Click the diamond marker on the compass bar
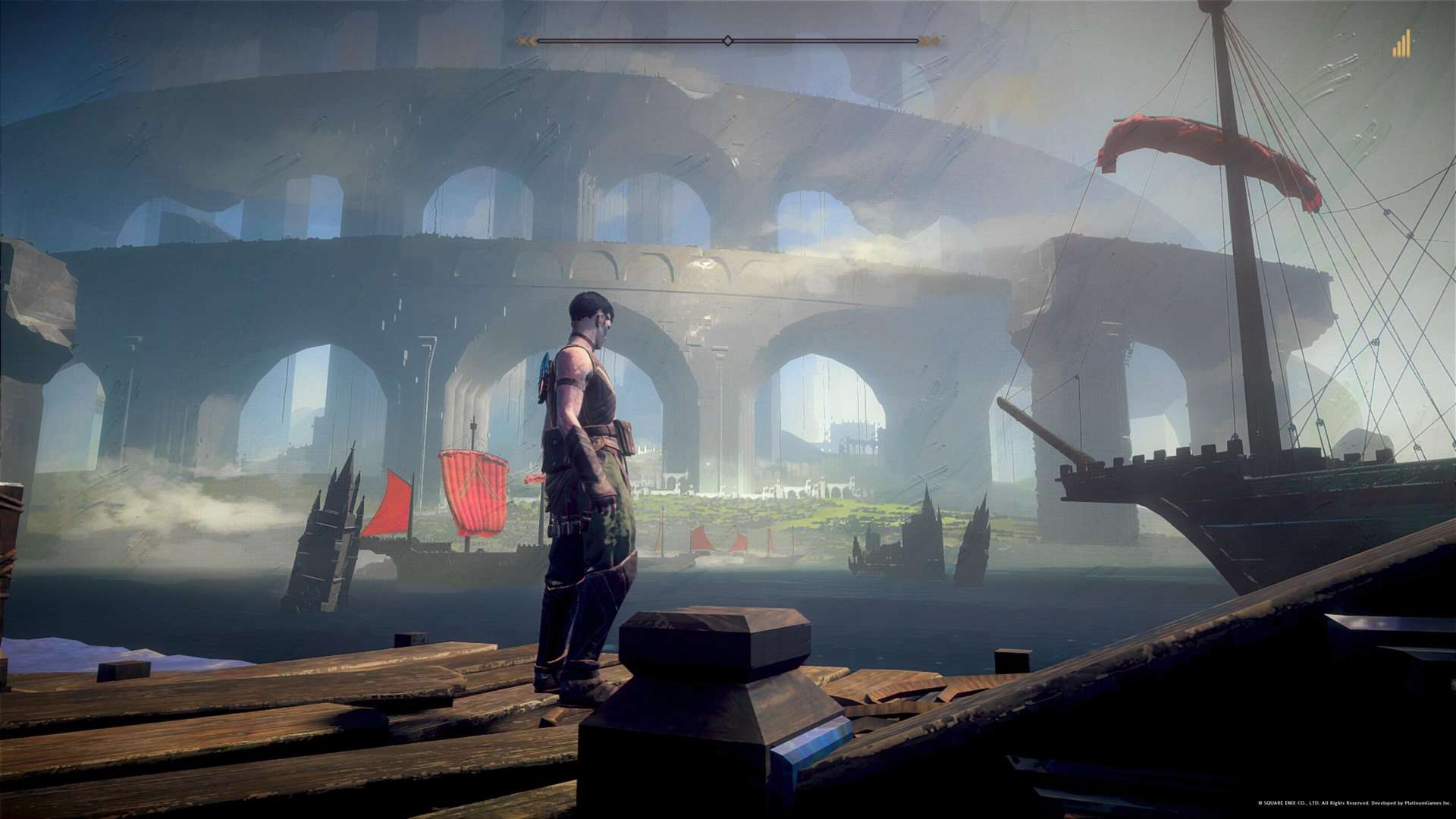Viewport: 1456px width, 819px height. click(728, 41)
